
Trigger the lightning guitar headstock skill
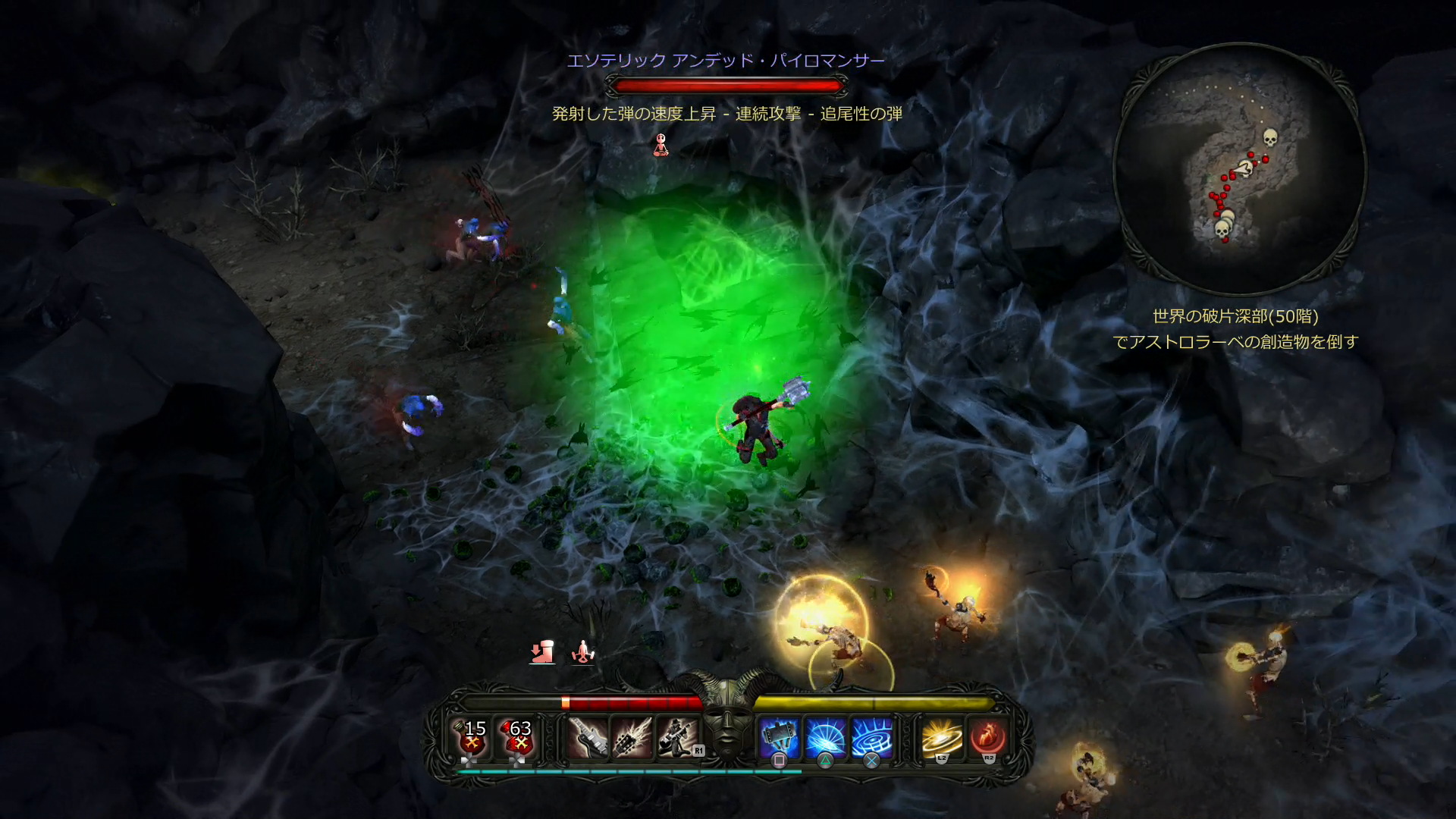pos(632,738)
